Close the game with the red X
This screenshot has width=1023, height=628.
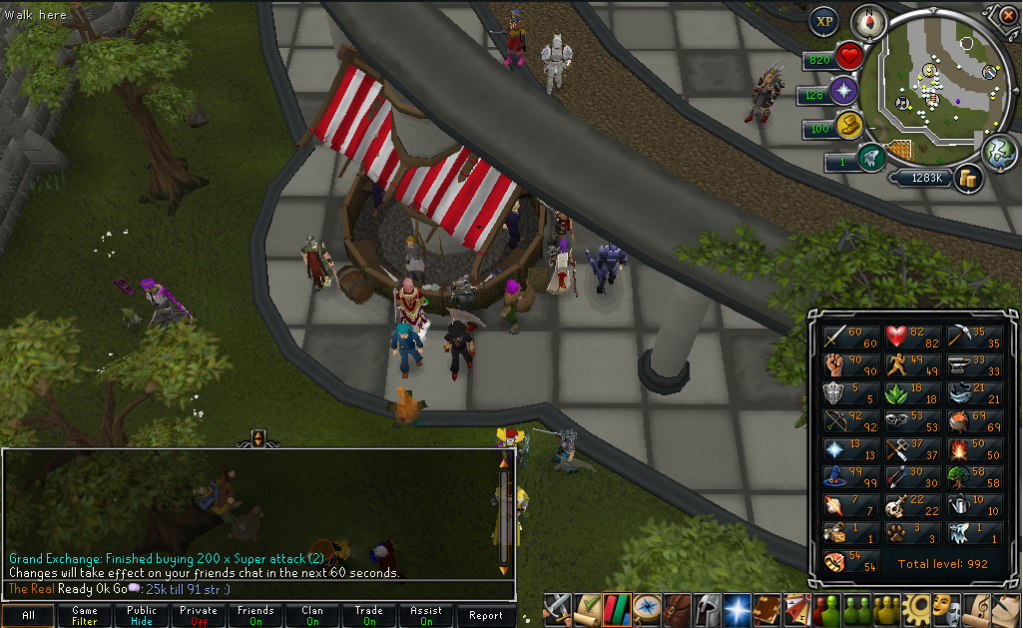[1007, 14]
